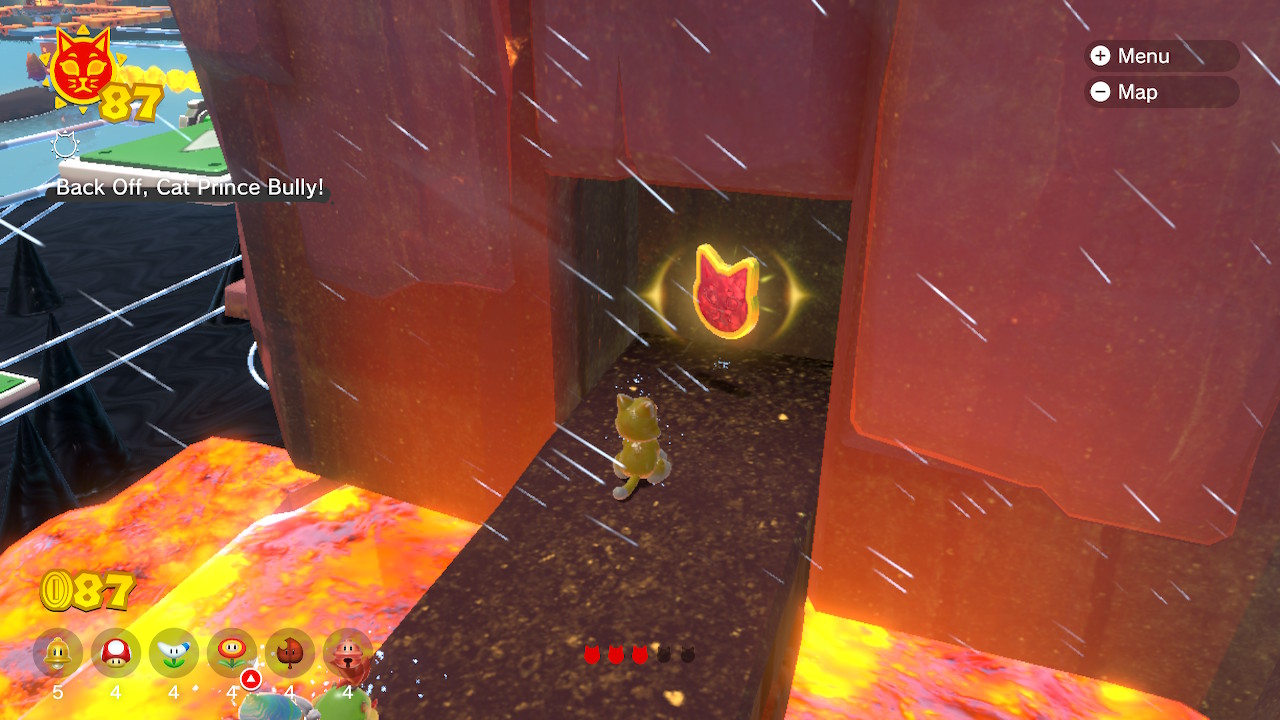Select the Lucky Bell reserve item

pyautogui.click(x=347, y=654)
